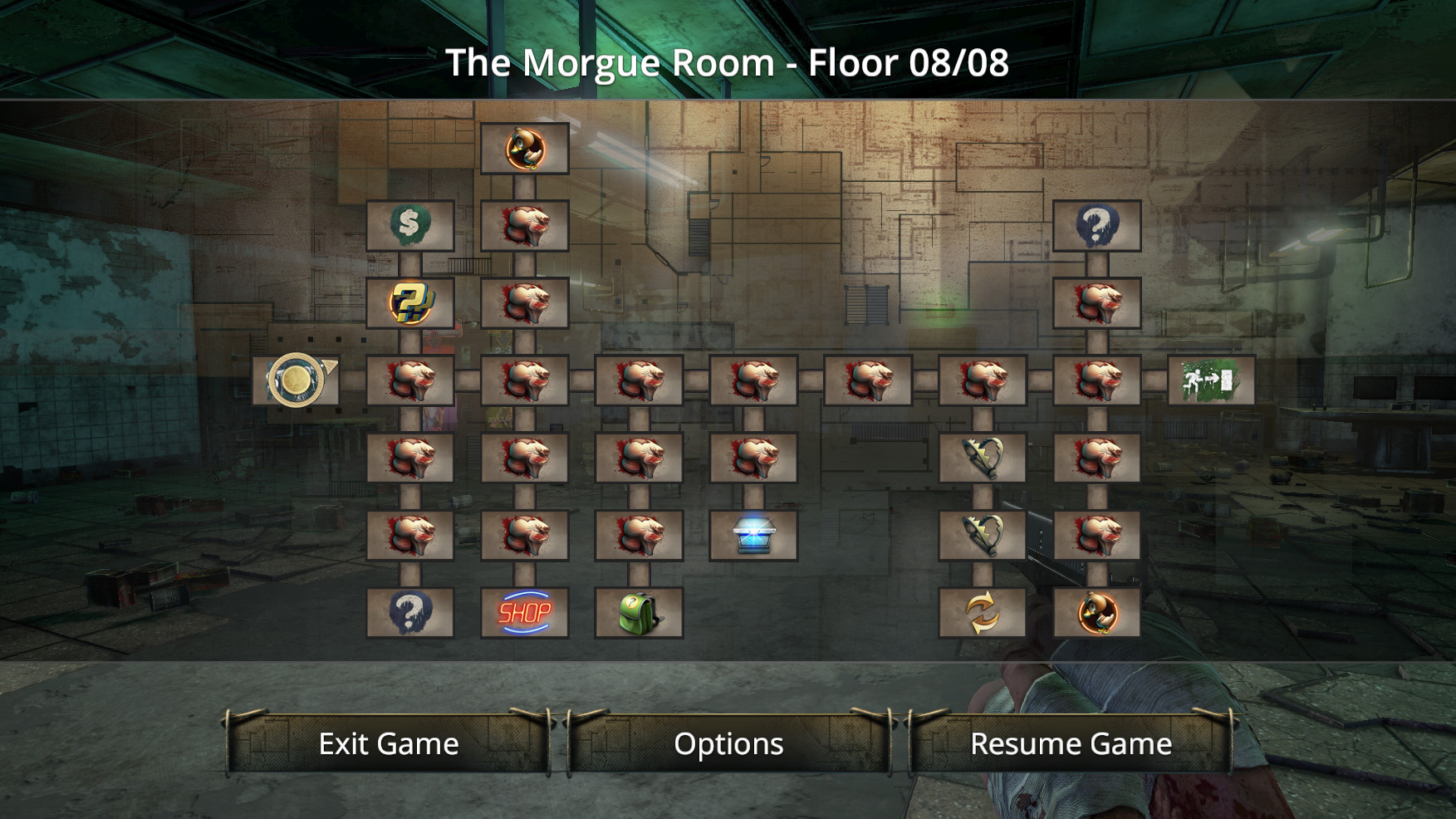Open the dark question mark node at bottom left
Viewport: 1456px width, 819px height.
(410, 615)
